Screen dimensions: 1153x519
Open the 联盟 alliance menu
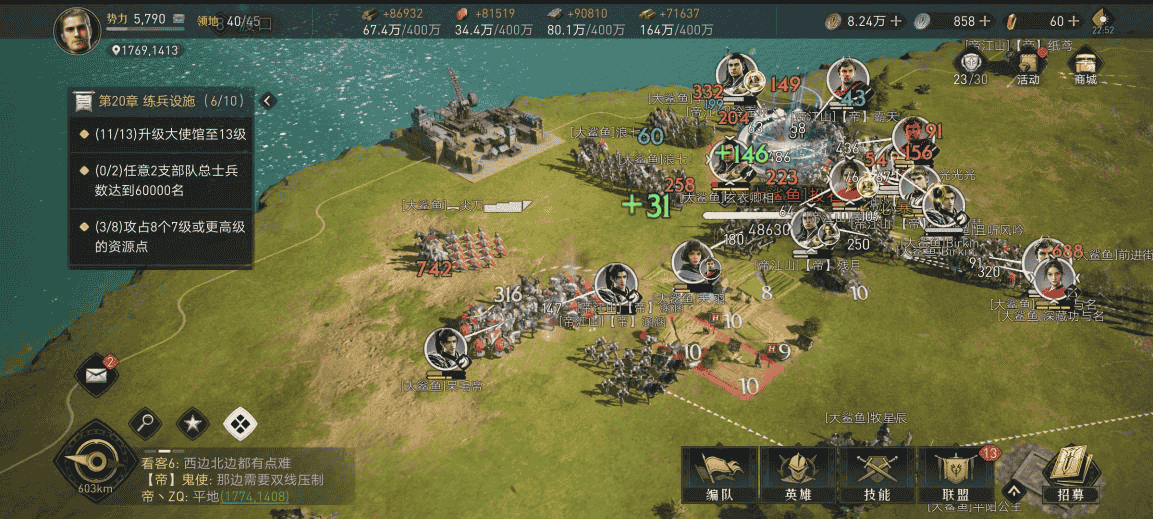coord(956,475)
